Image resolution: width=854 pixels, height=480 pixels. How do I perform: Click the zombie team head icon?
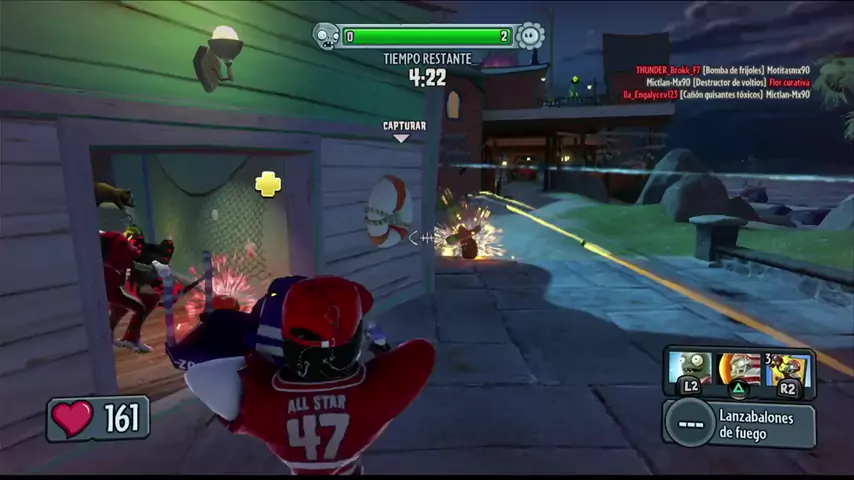click(327, 37)
